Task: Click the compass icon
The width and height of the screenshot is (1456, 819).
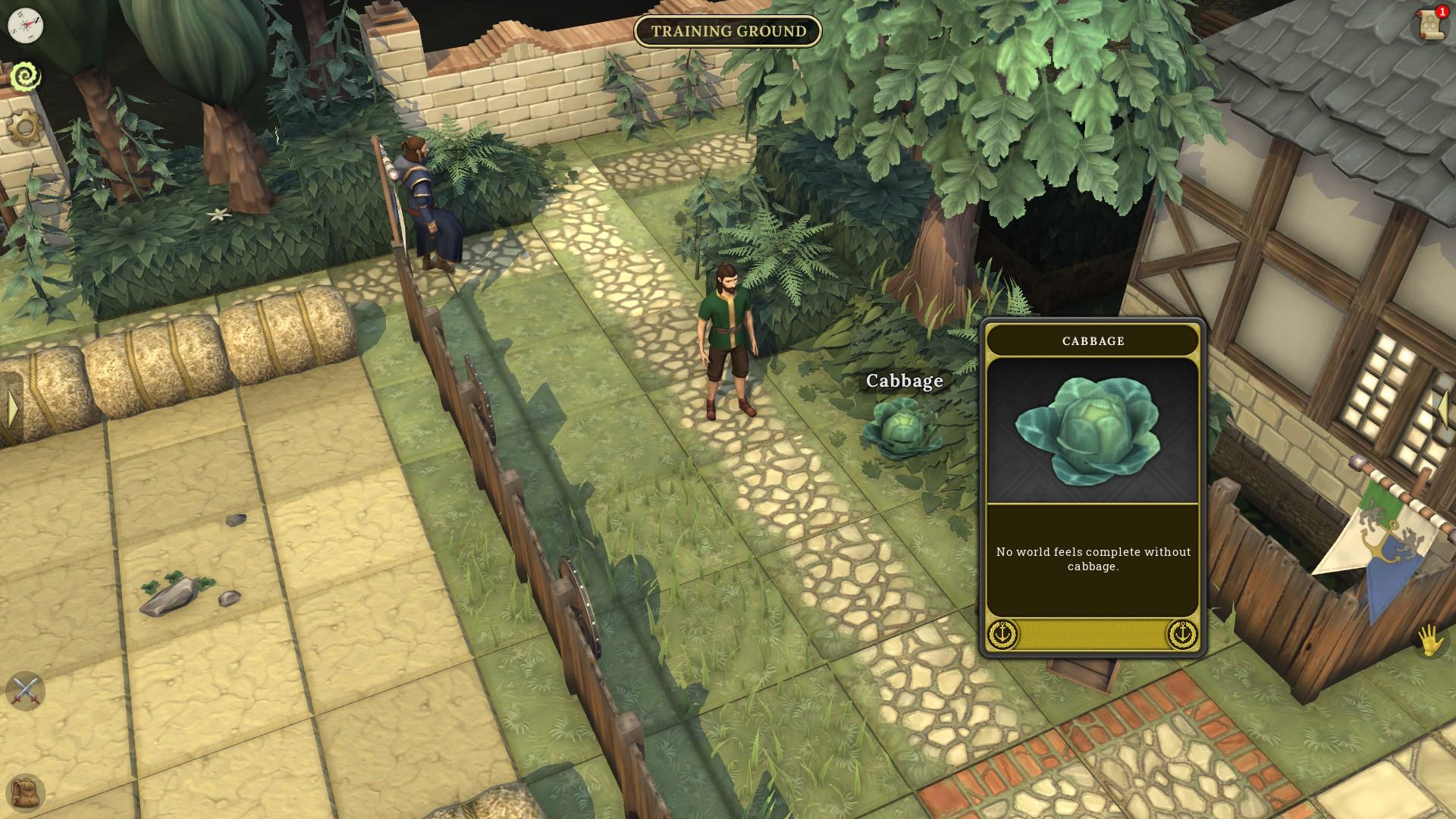Action: [x=25, y=25]
